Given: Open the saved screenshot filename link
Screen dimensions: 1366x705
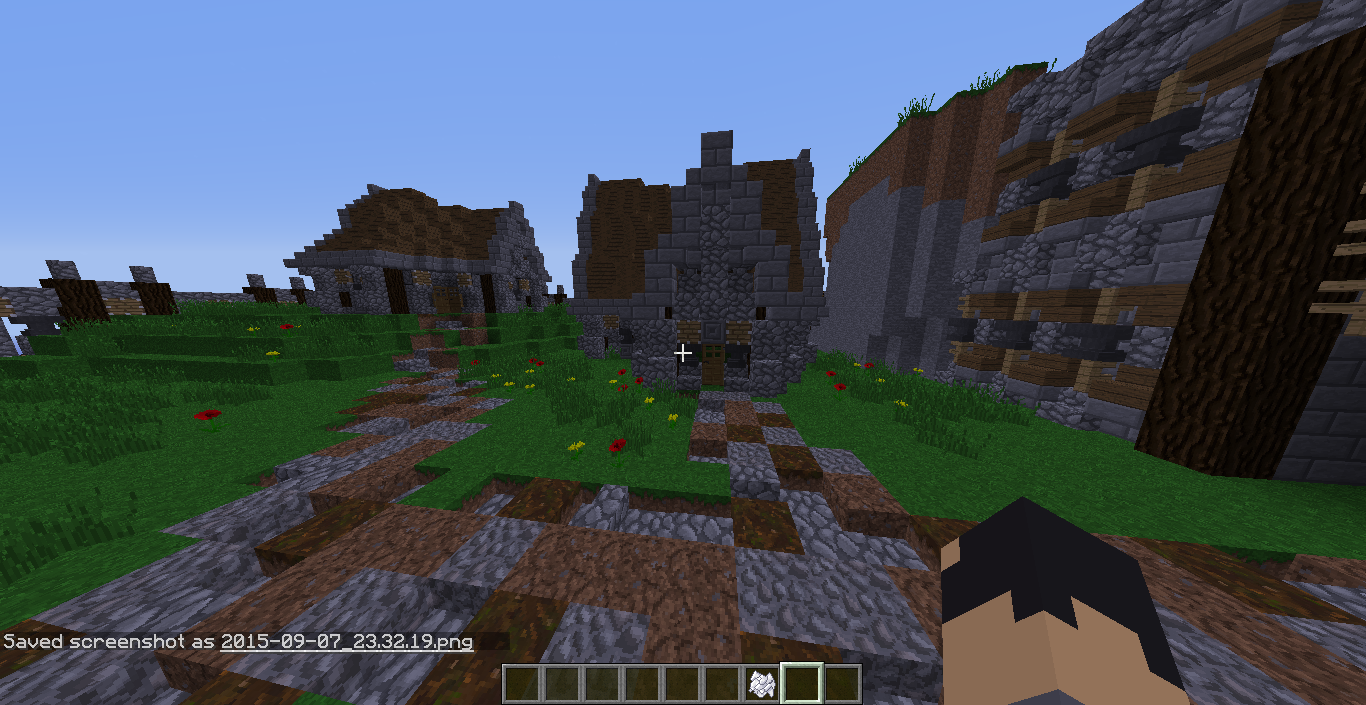Looking at the screenshot, I should pos(347,641).
